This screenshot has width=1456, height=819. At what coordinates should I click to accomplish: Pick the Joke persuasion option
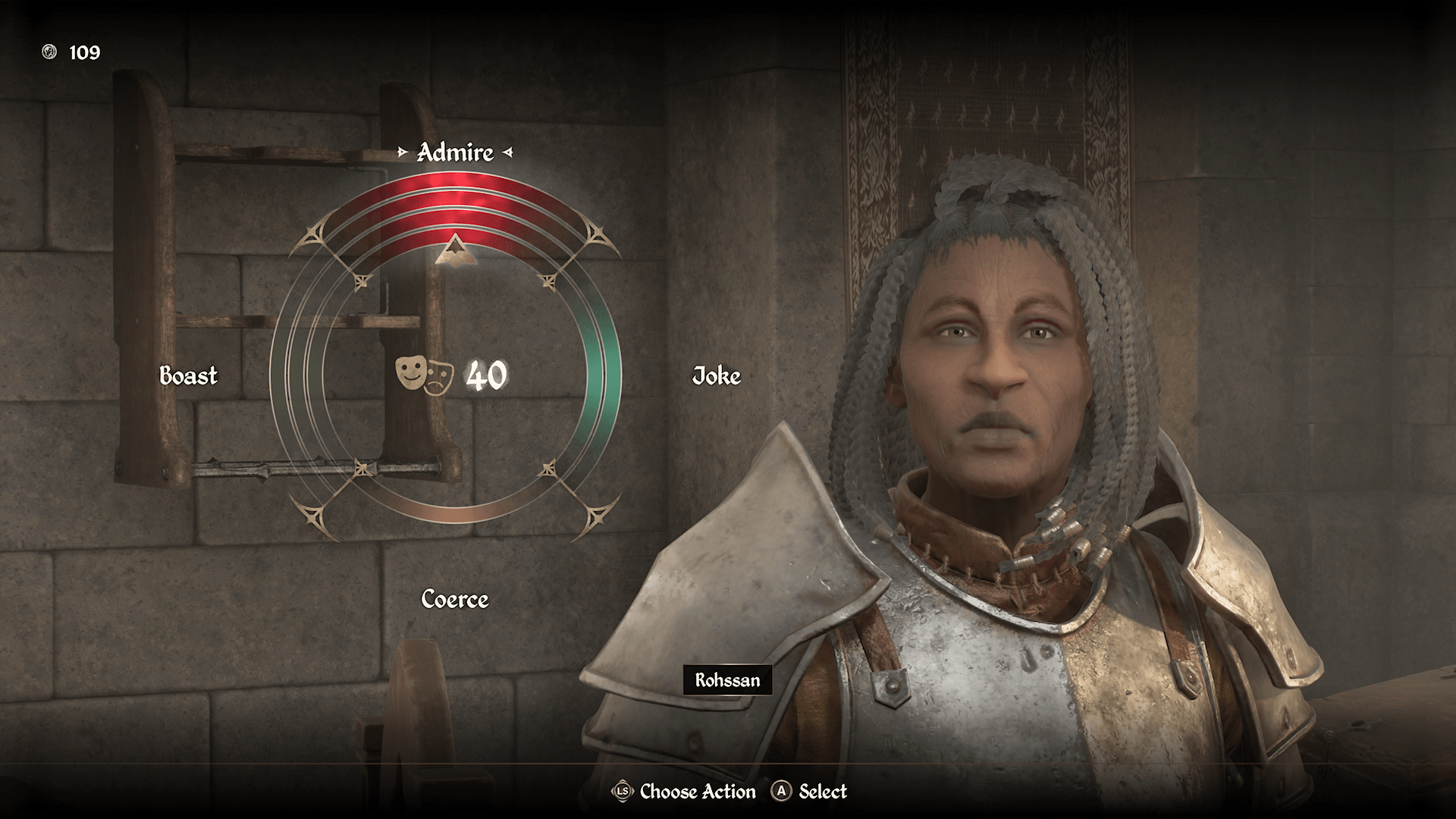pos(716,375)
